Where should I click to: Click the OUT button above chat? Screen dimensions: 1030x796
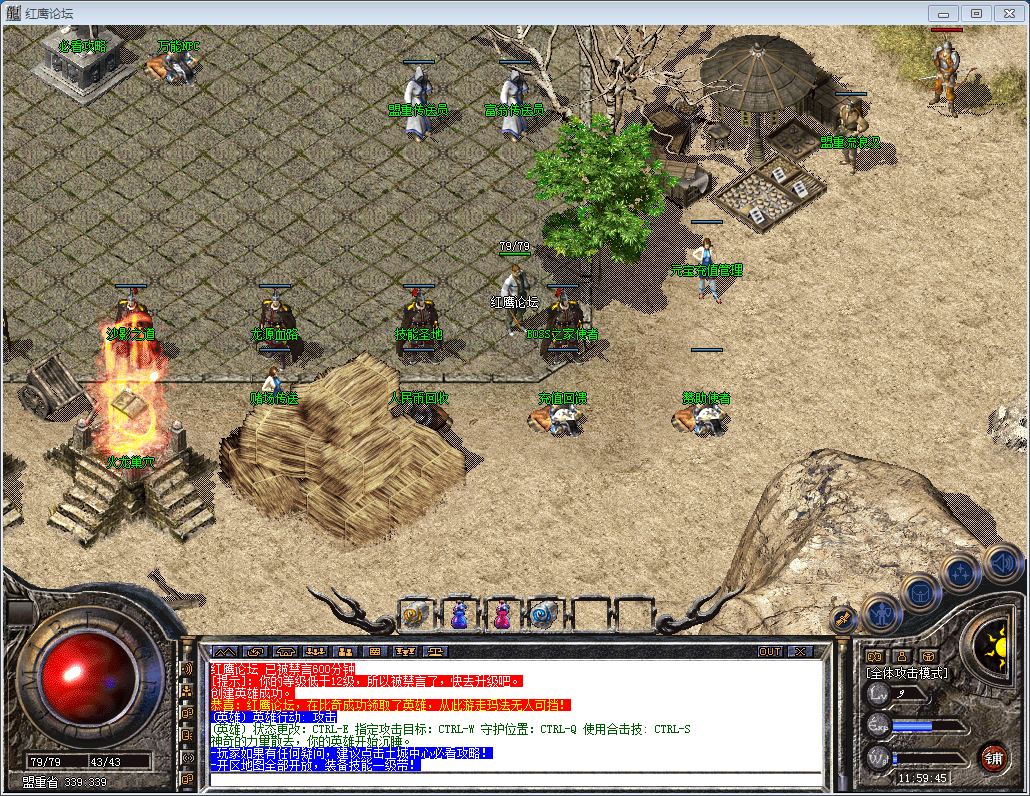(770, 651)
